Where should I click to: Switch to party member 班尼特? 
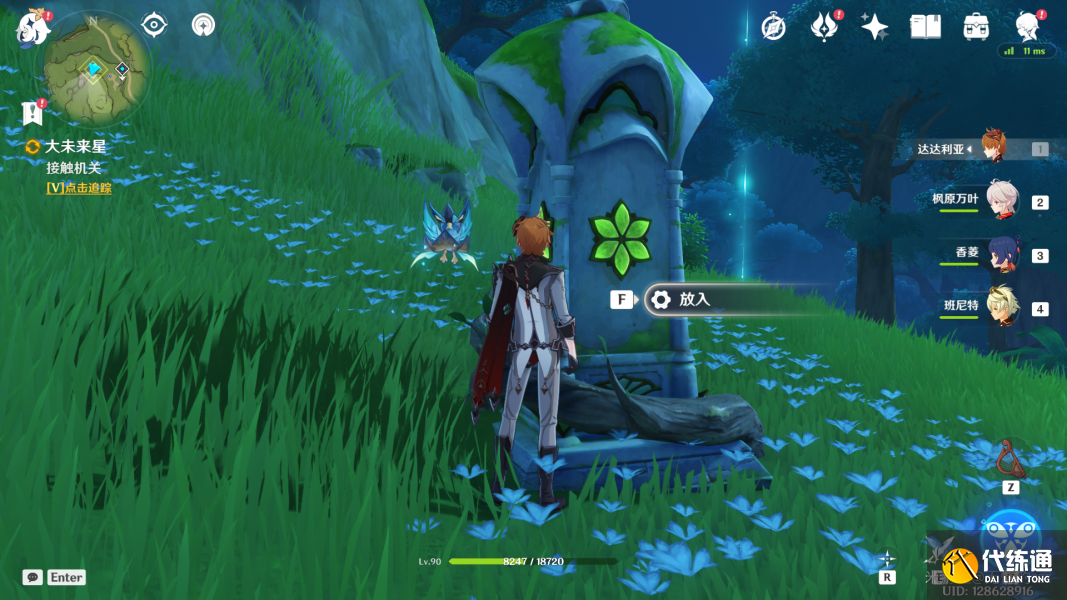1002,307
